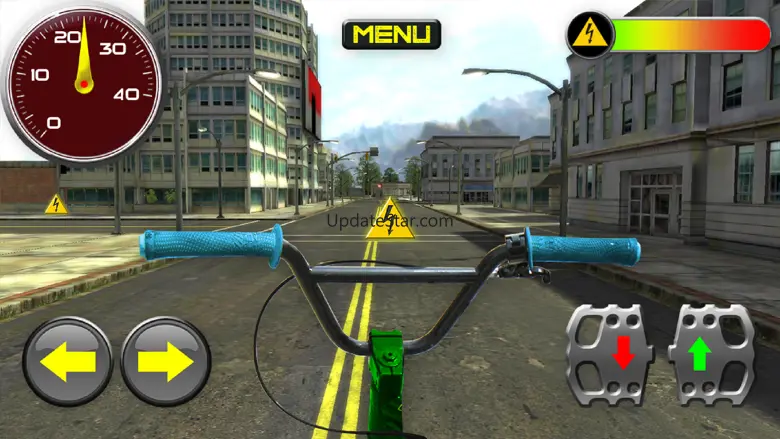Steer right with the right arrow button
Screen dimensions: 780x439
165,361
